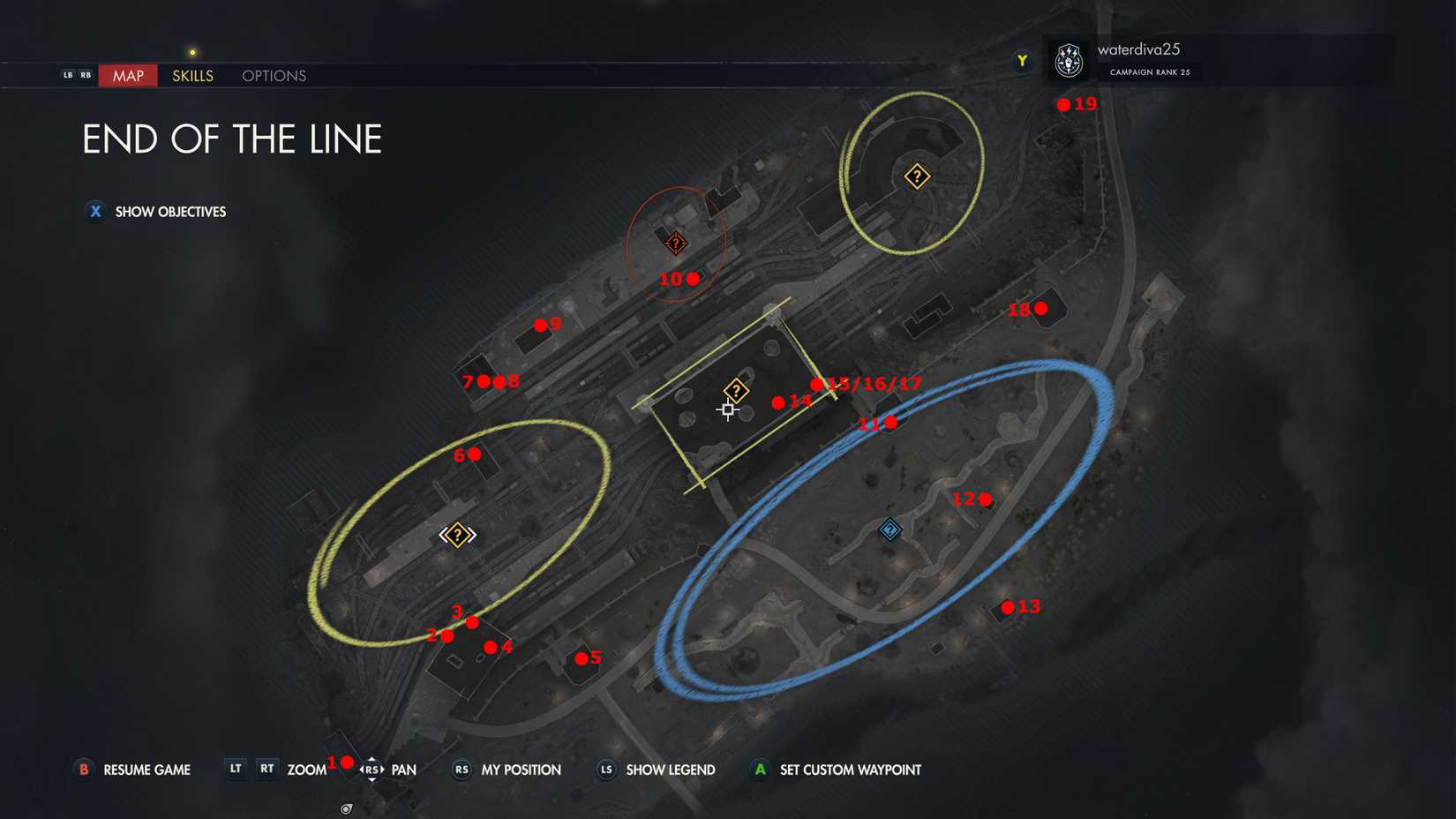Click RESUME GAME

[x=146, y=770]
